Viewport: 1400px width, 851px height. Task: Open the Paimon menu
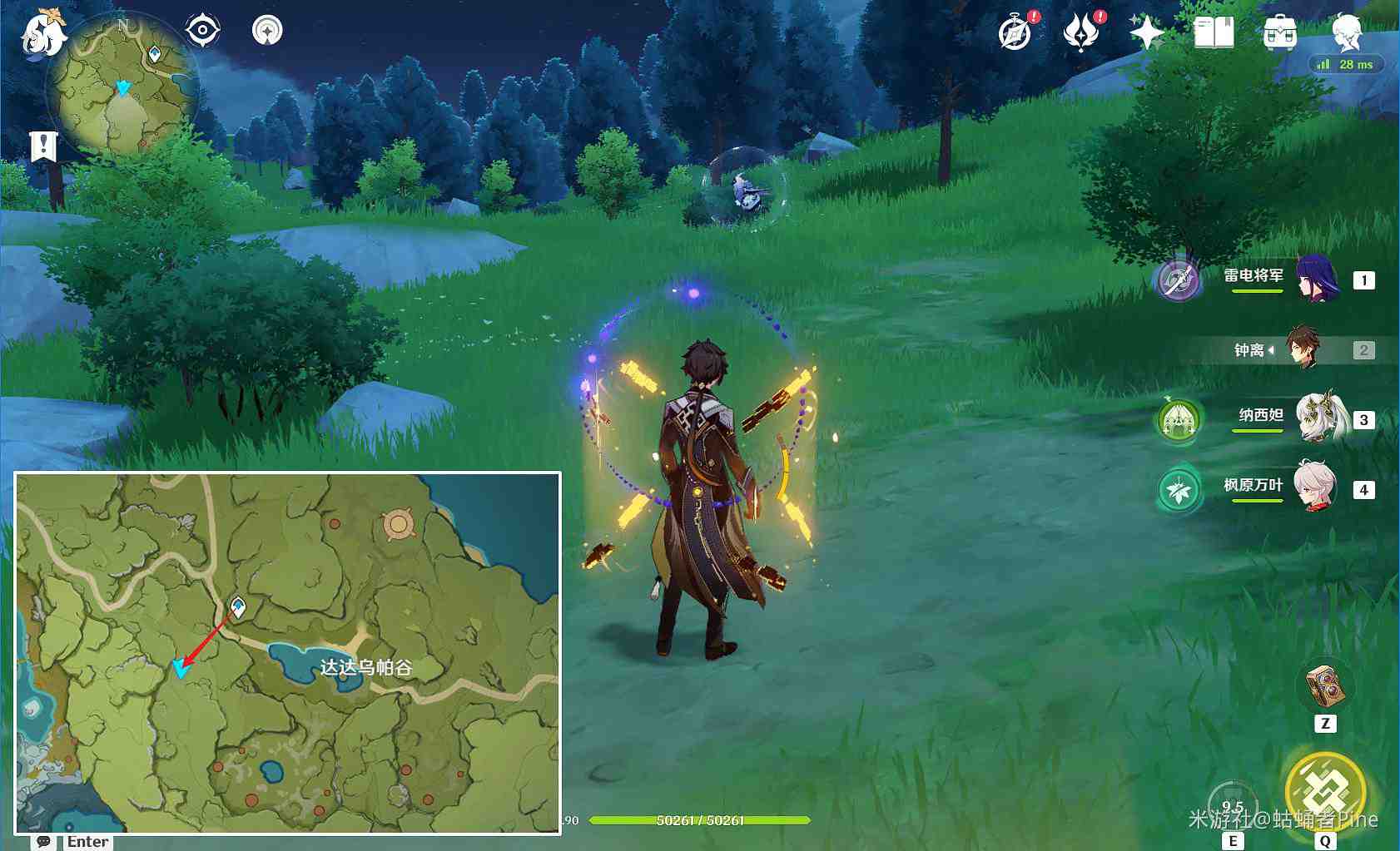pos(43,35)
